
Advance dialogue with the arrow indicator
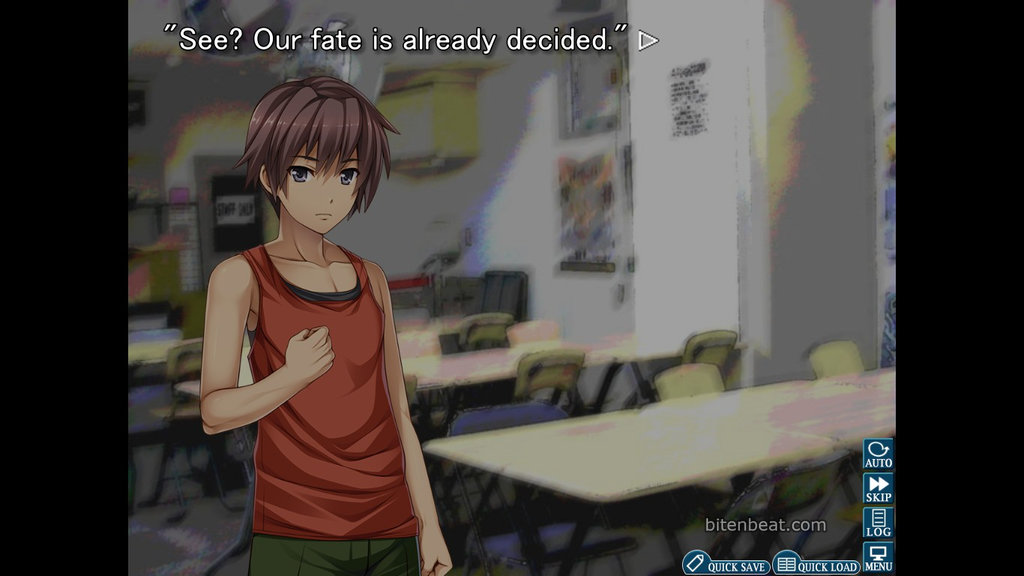pos(649,41)
